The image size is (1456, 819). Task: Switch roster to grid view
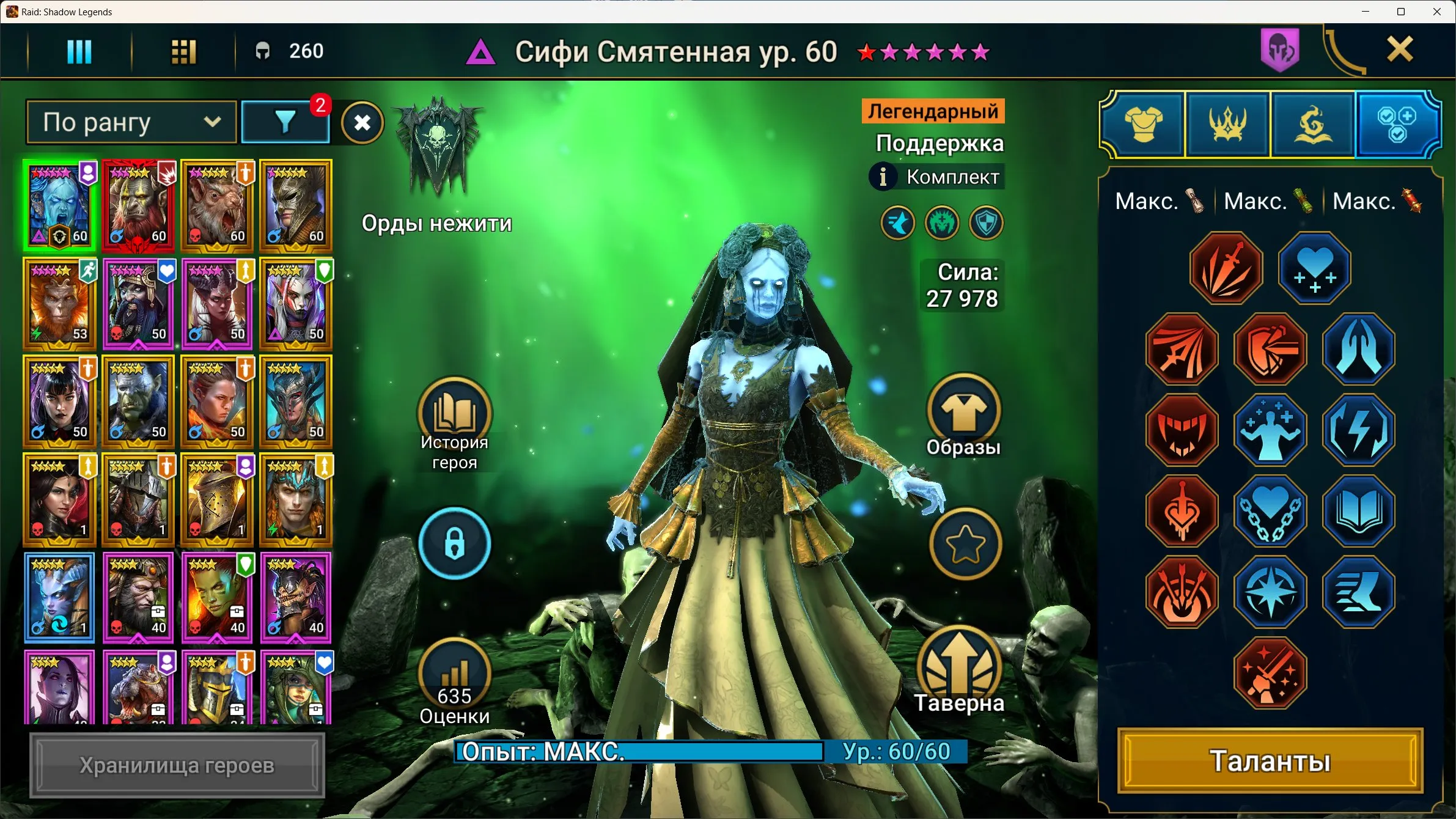click(x=183, y=51)
